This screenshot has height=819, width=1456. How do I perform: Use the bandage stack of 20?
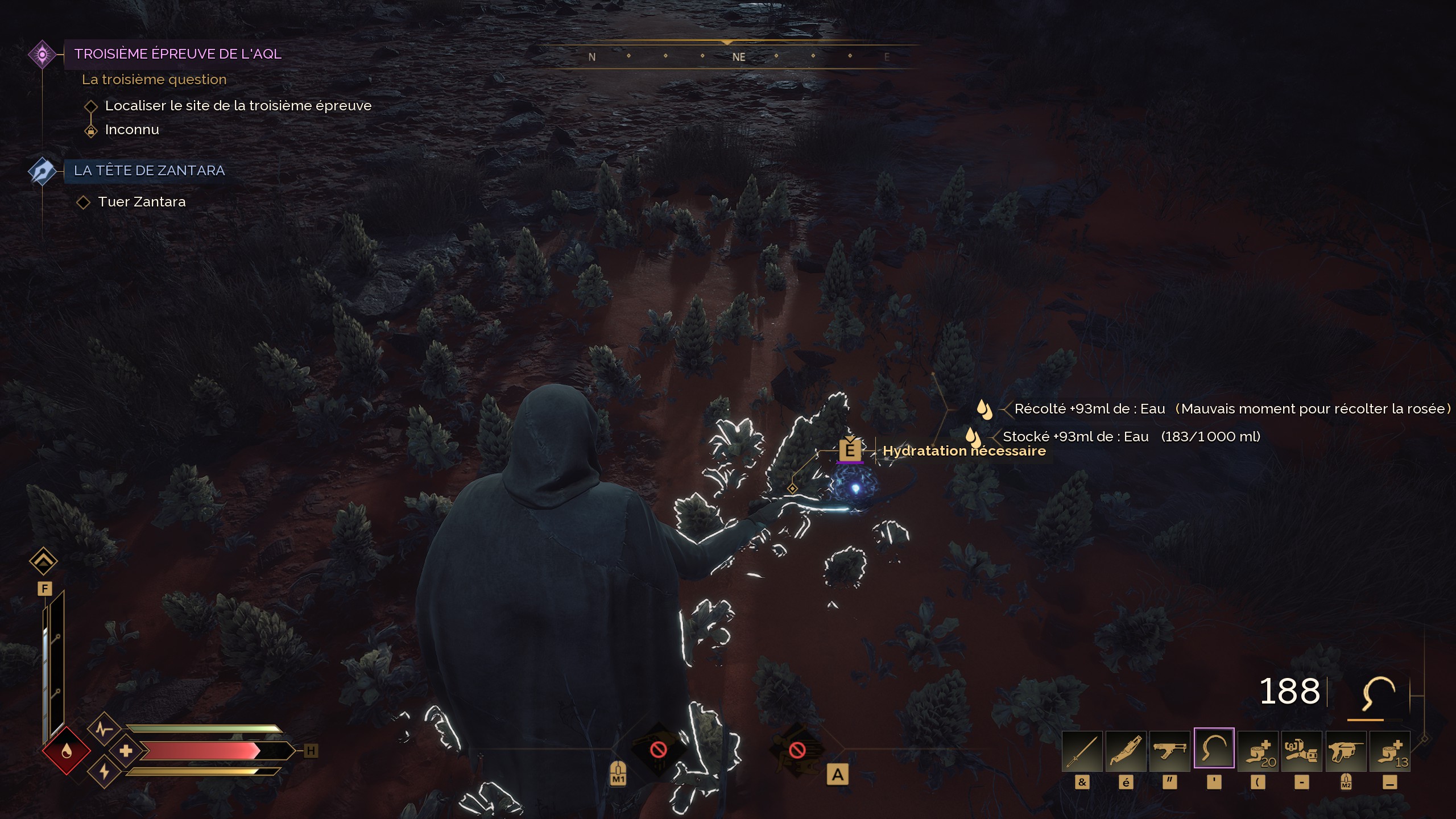(1258, 751)
